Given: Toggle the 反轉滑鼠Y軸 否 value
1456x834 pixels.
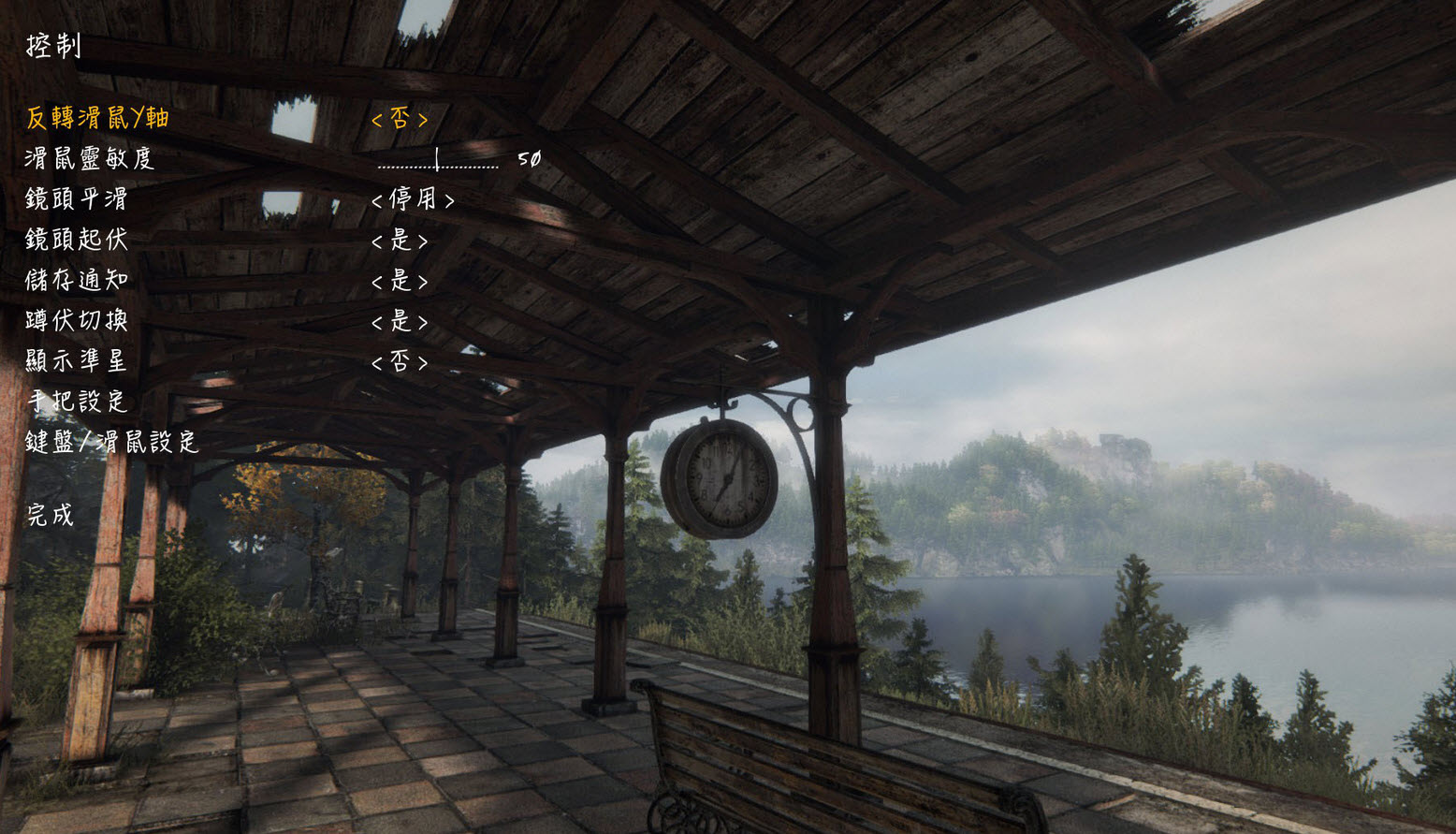Looking at the screenshot, I should (400, 119).
